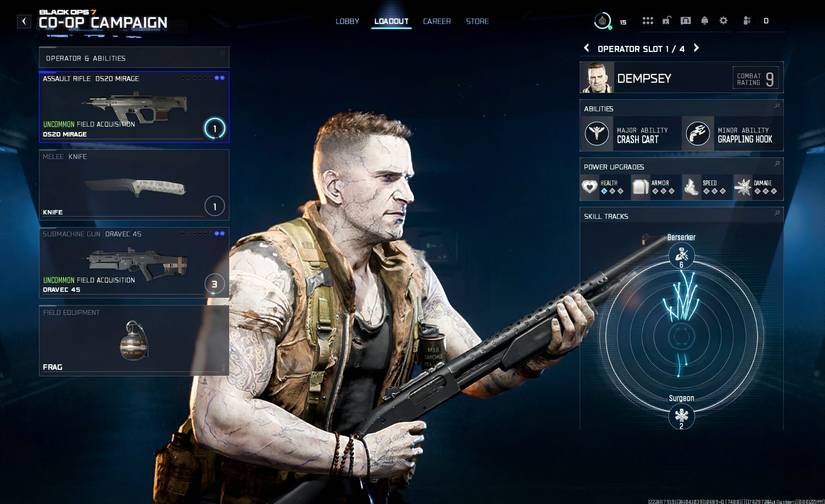Screen dimensions: 825x504
Task: Open the Store tab
Action: (x=477, y=21)
